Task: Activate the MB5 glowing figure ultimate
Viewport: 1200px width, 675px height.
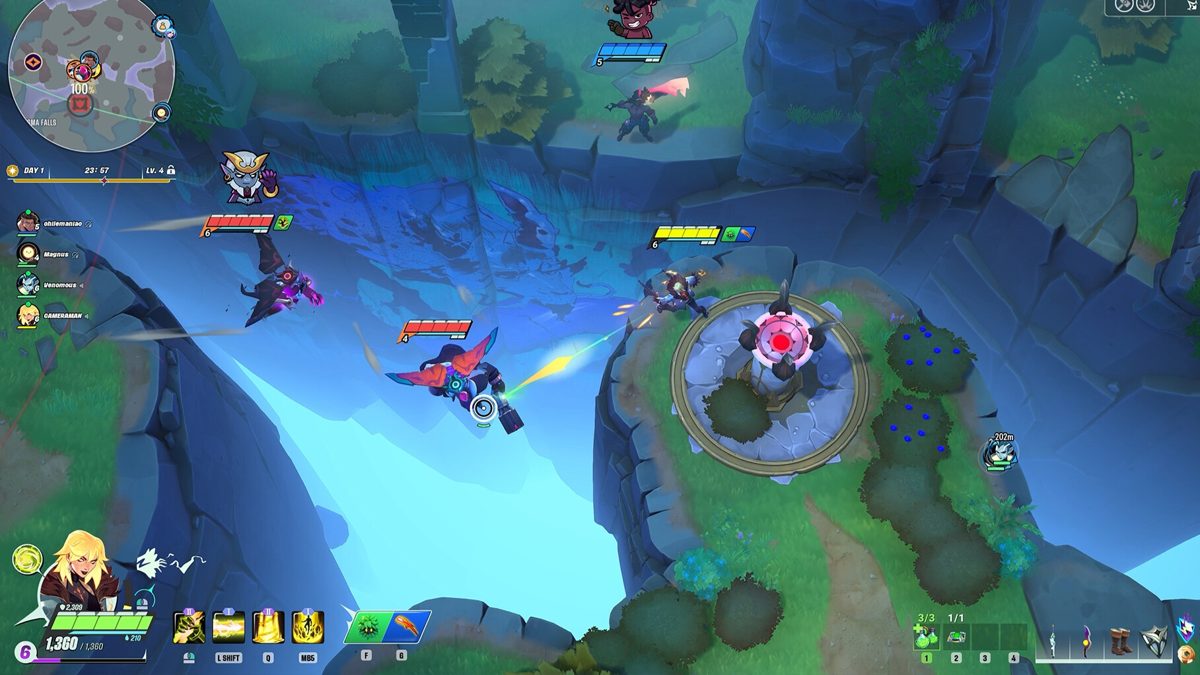Action: point(307,627)
